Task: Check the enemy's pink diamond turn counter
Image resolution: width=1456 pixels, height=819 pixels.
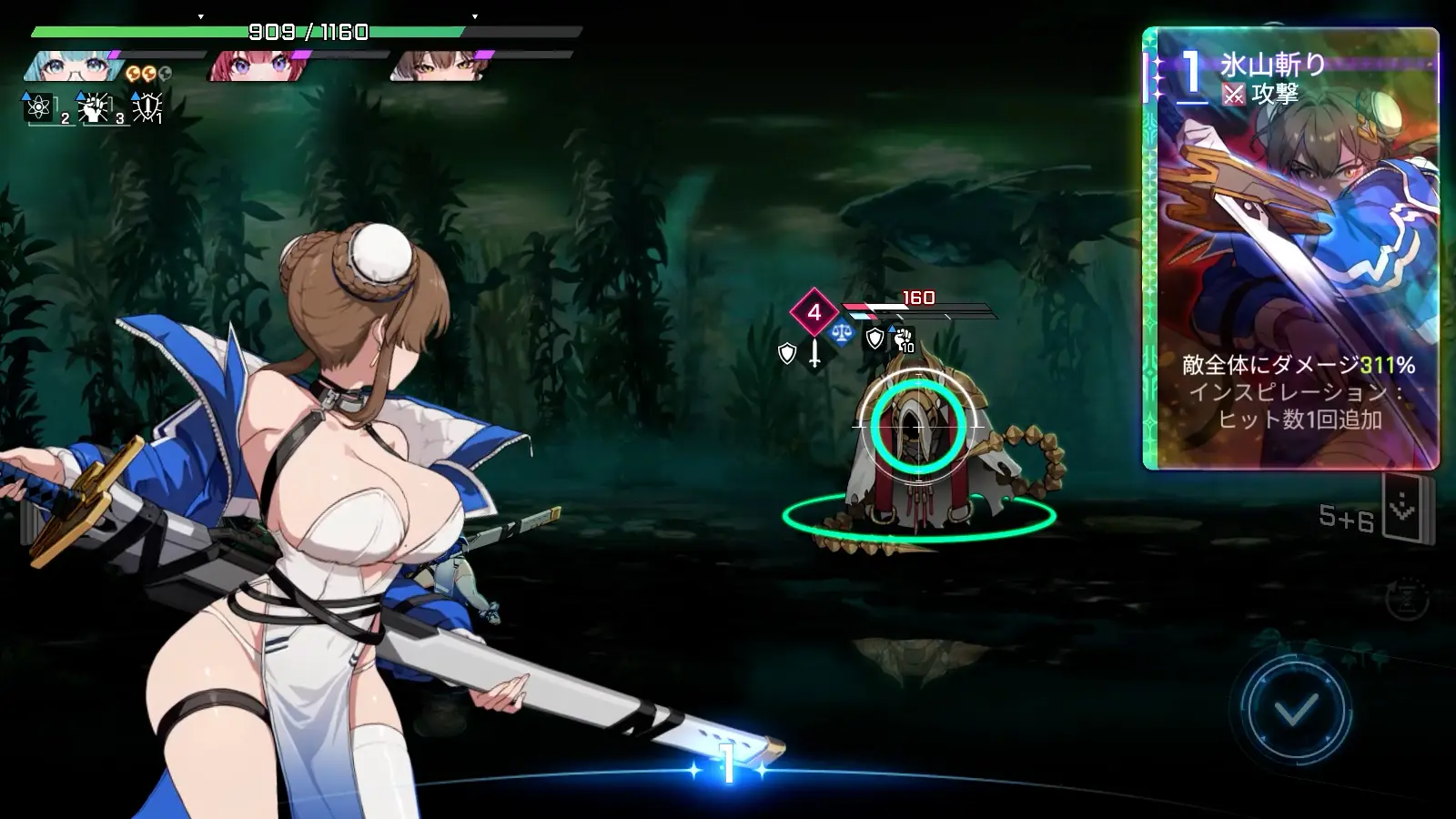Action: coord(814,312)
